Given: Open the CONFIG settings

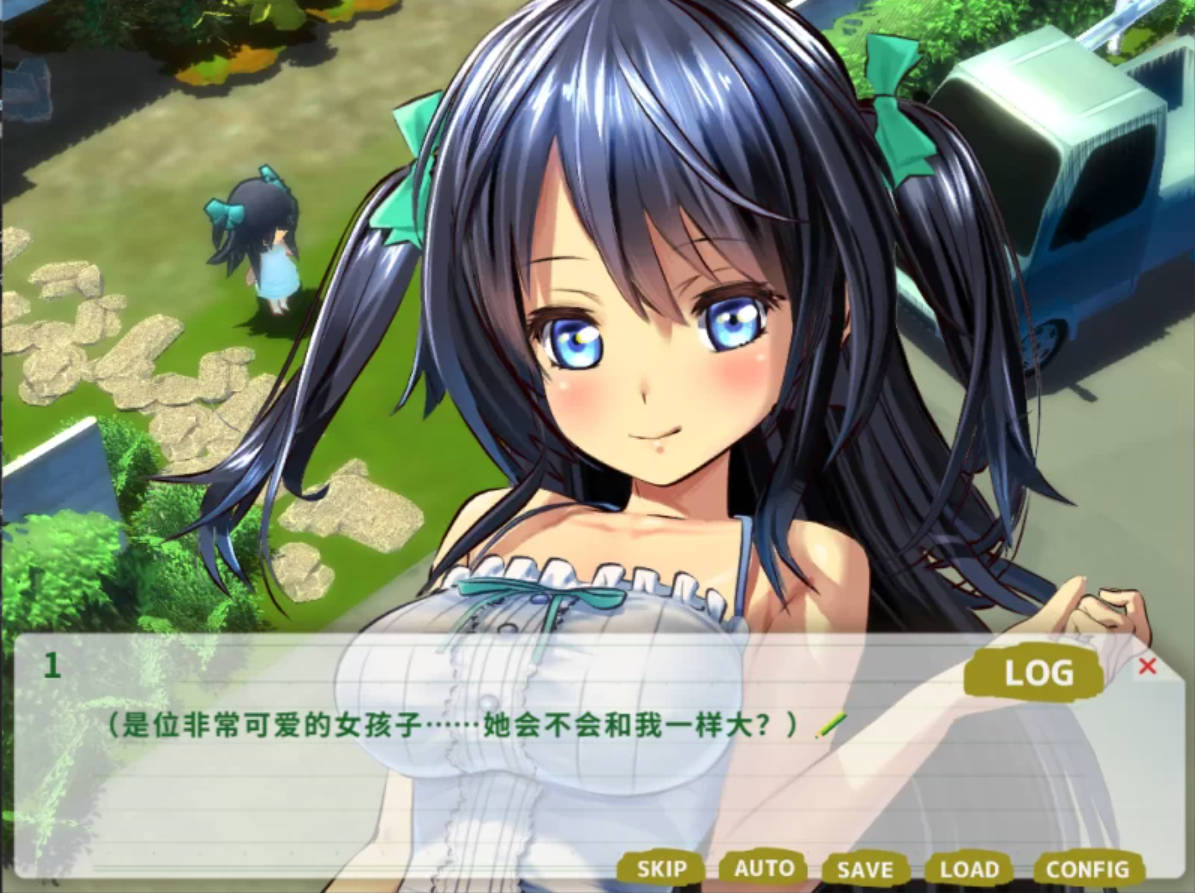Looking at the screenshot, I should tap(1088, 869).
